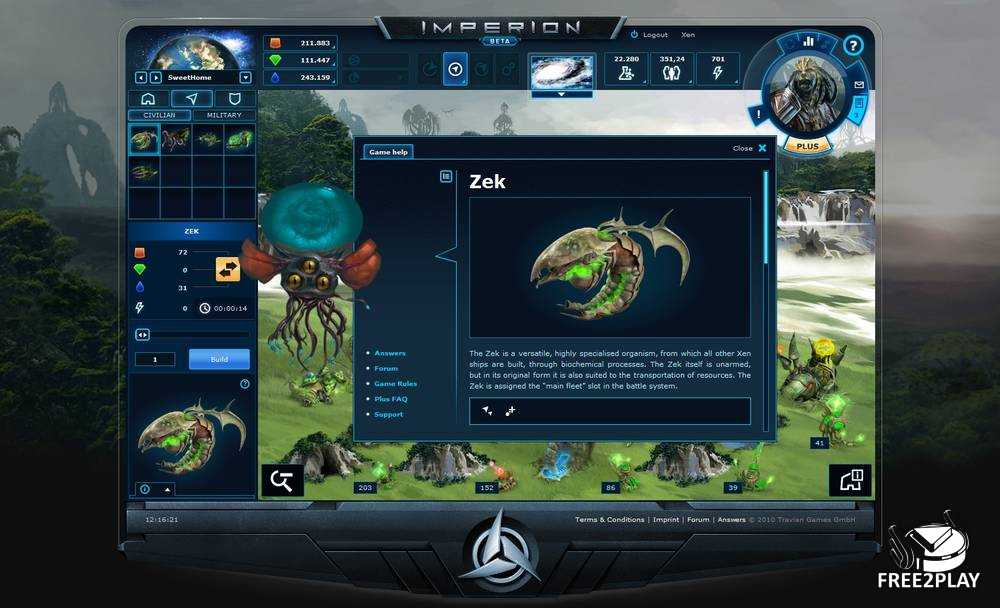Open the Answers link in help
Viewport: 1000px width, 608px height.
pos(389,353)
